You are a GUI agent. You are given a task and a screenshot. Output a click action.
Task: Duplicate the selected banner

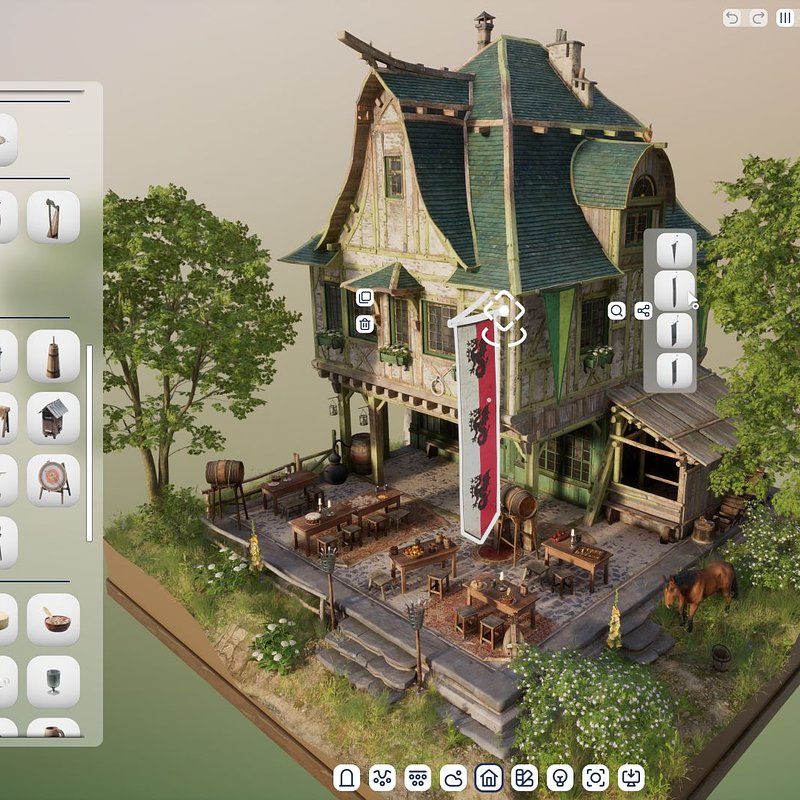[365, 298]
